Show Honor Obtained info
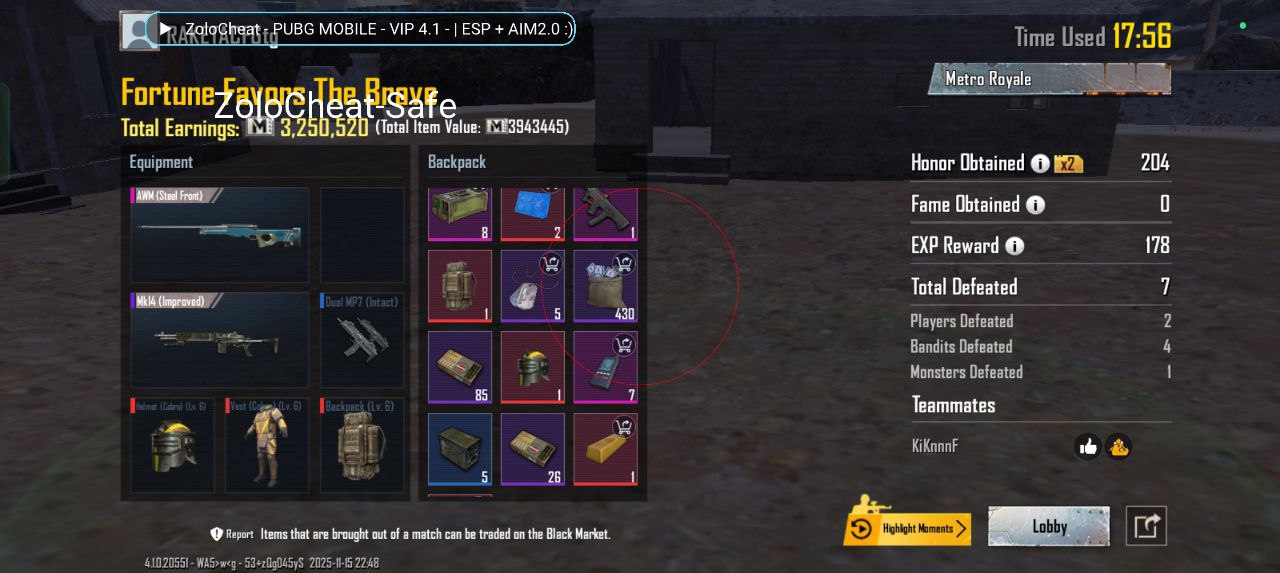Viewport: 1280px width, 573px height. 1040,163
